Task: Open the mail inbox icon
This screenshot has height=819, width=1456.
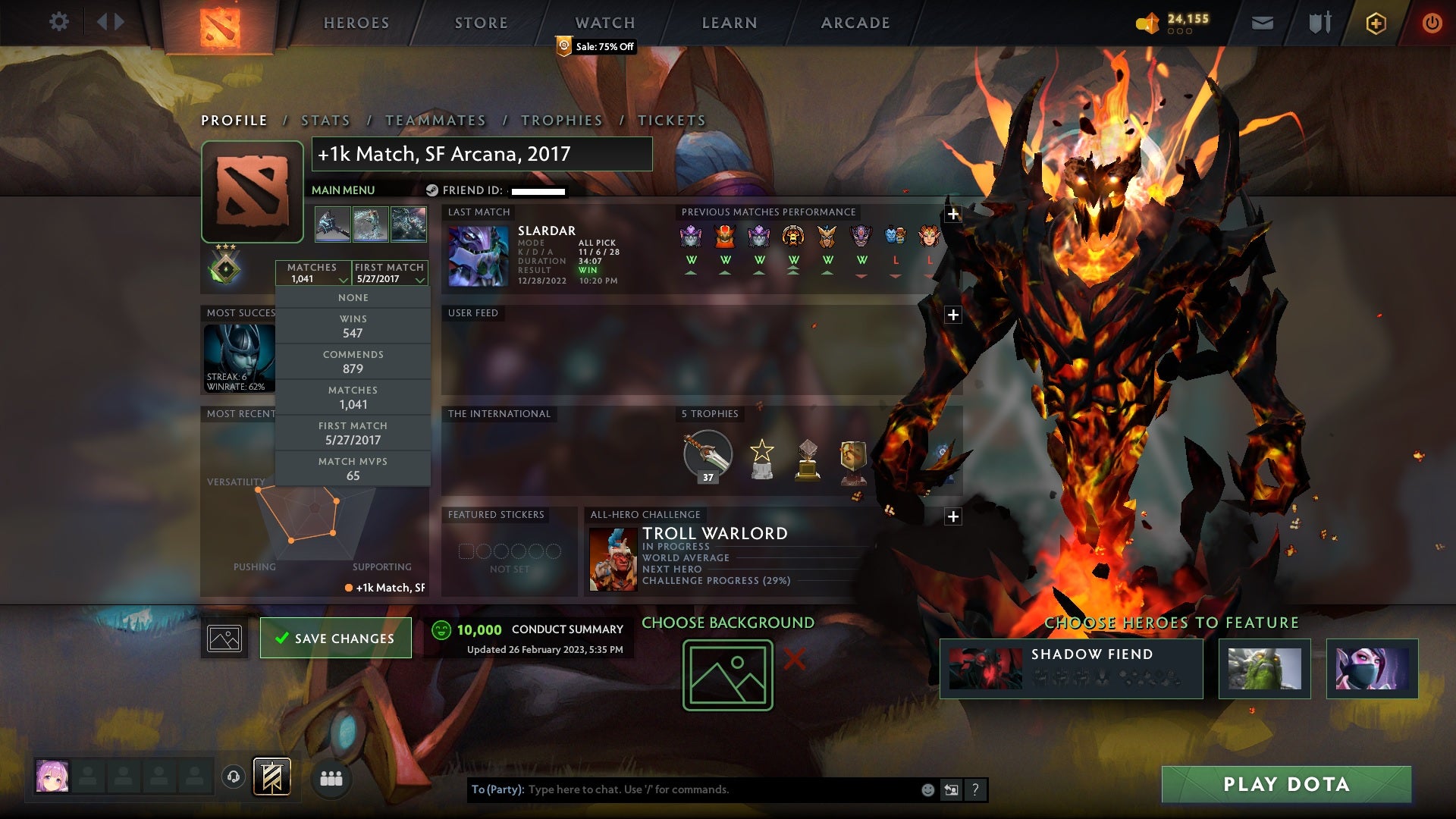Action: click(1262, 23)
